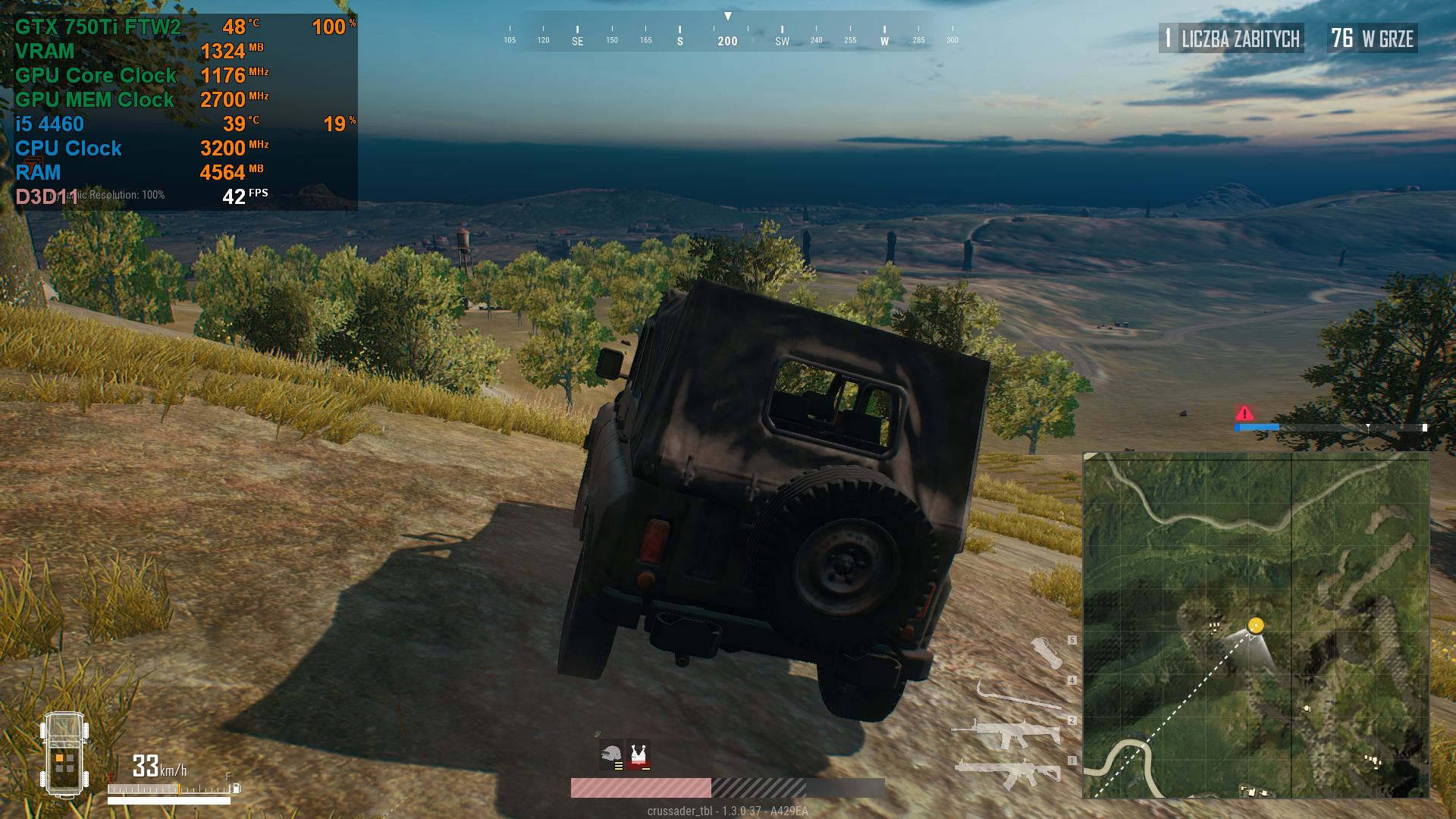Viewport: 1456px width, 819px height.
Task: Select the grenade in weapon slot 5
Action: click(1046, 652)
